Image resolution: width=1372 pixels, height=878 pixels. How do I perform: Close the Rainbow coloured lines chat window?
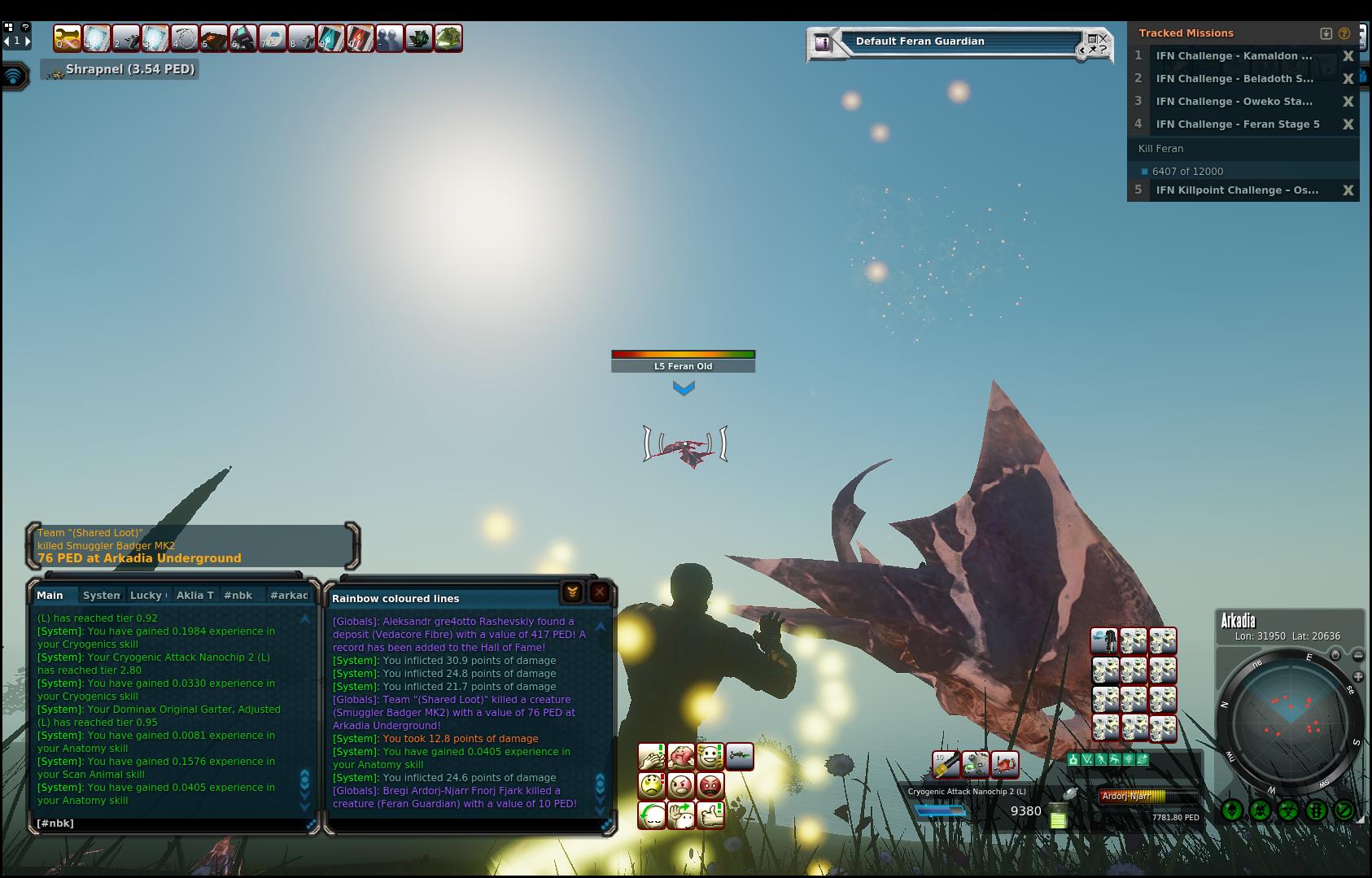click(x=600, y=592)
